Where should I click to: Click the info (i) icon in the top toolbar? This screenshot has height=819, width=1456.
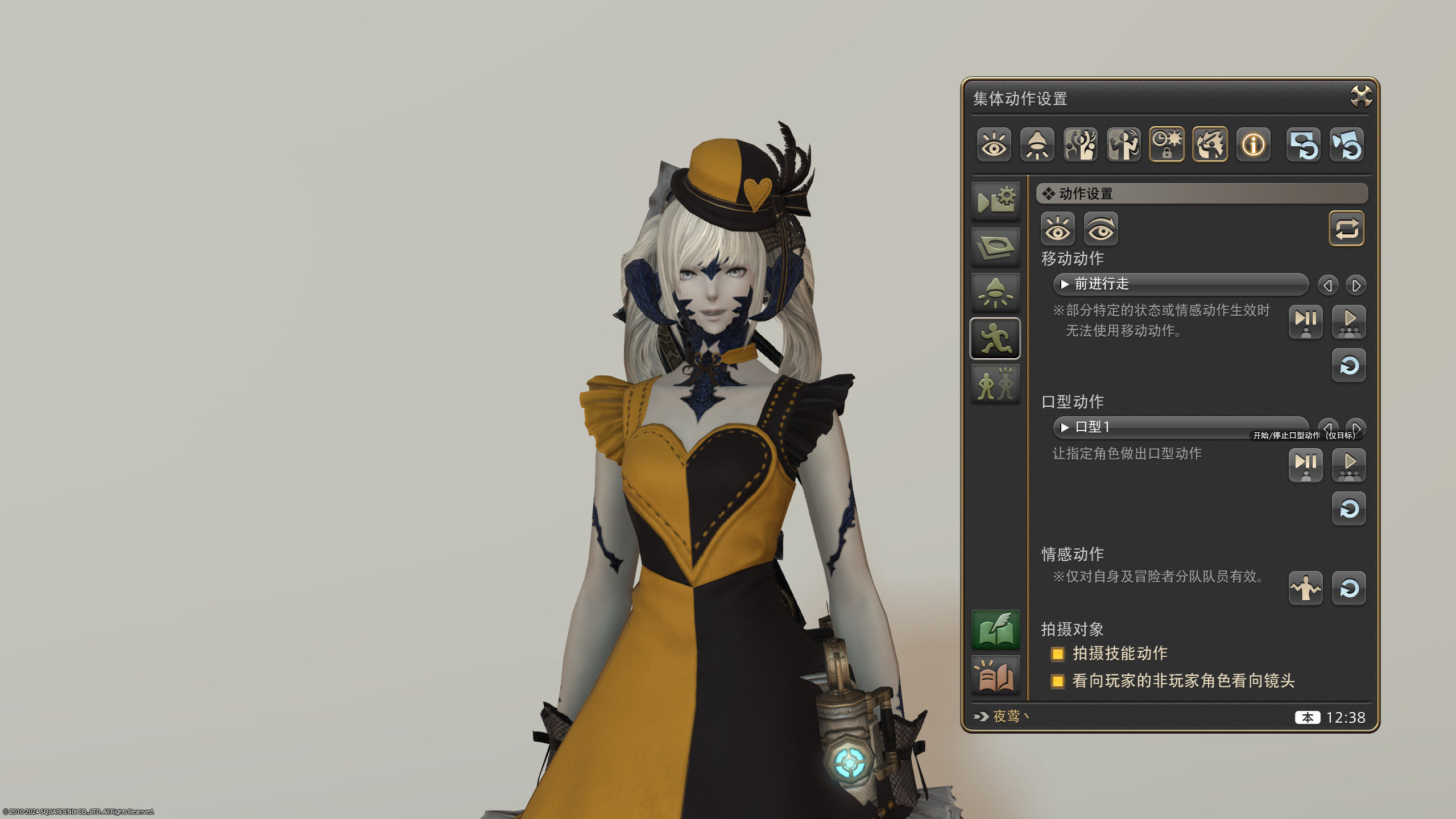tap(1253, 146)
